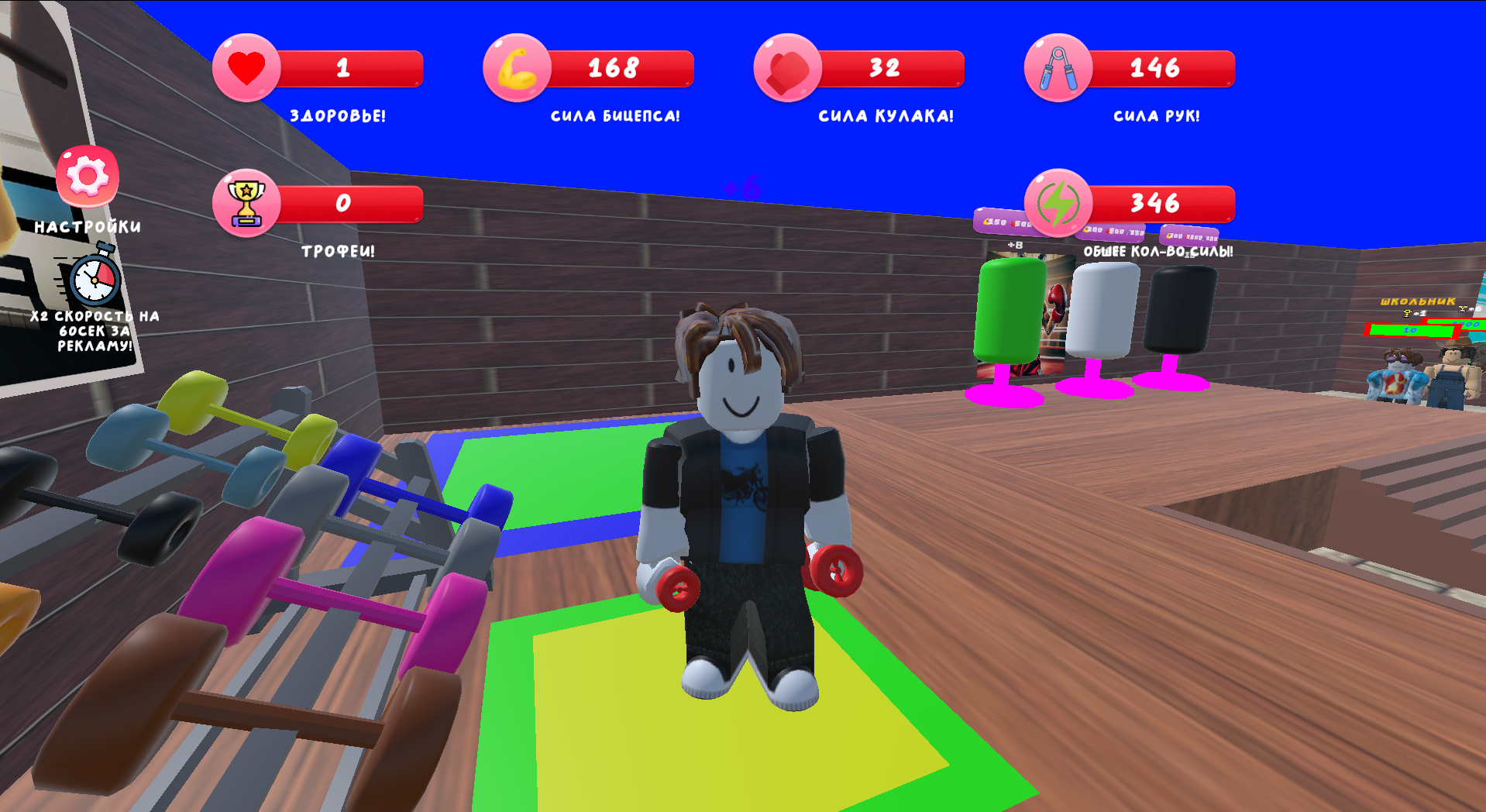
Task: Click the boxing glove icon on the Сила кулака bar
Action: (787, 68)
